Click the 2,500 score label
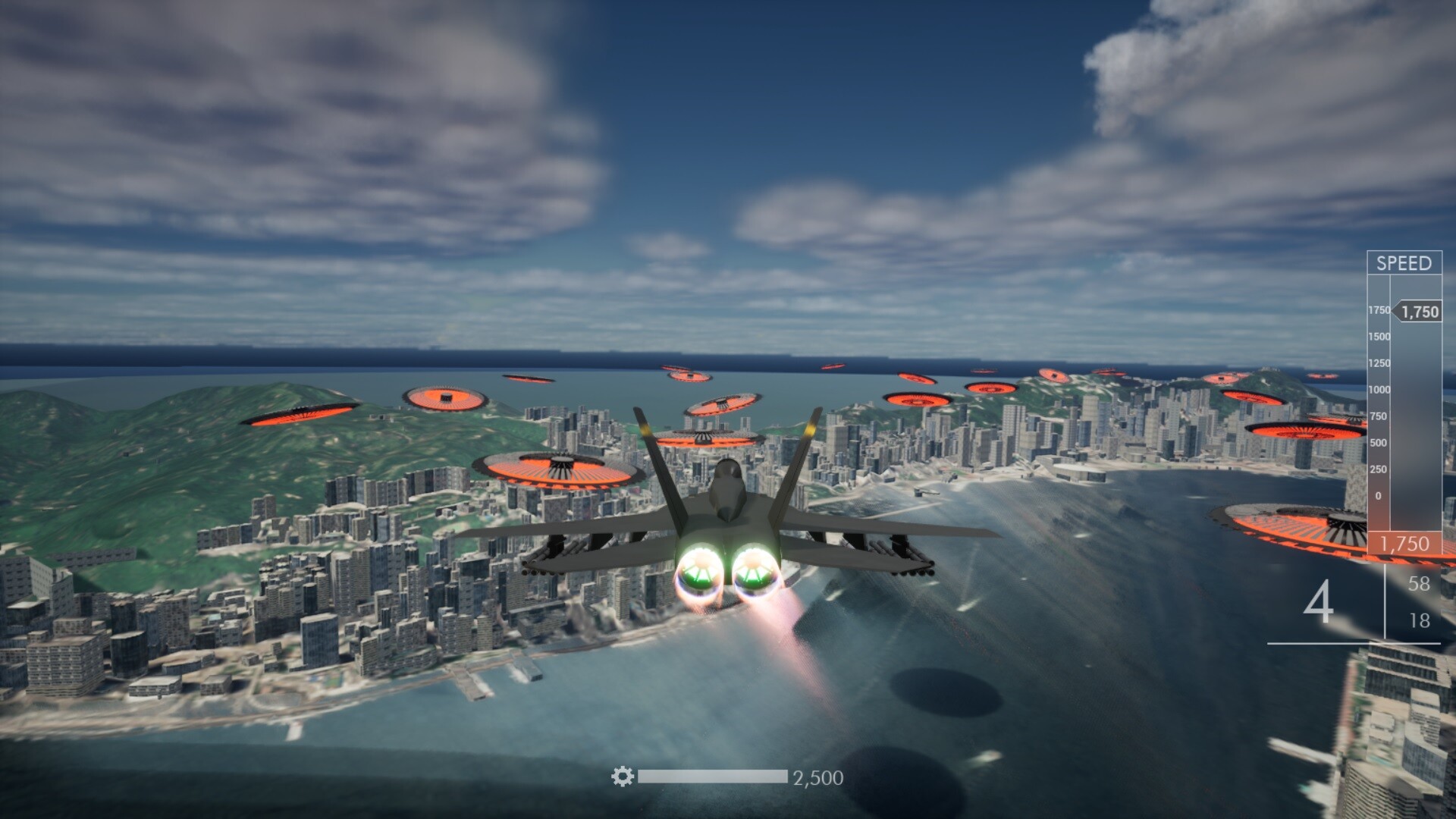Viewport: 1456px width, 819px height. 817,776
